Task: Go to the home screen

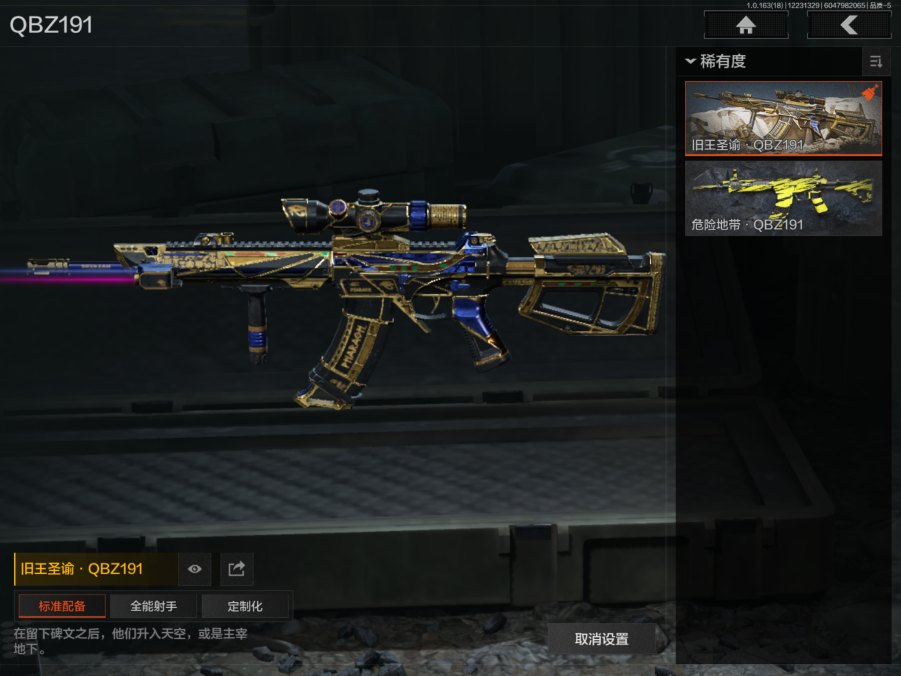Action: pyautogui.click(x=745, y=25)
